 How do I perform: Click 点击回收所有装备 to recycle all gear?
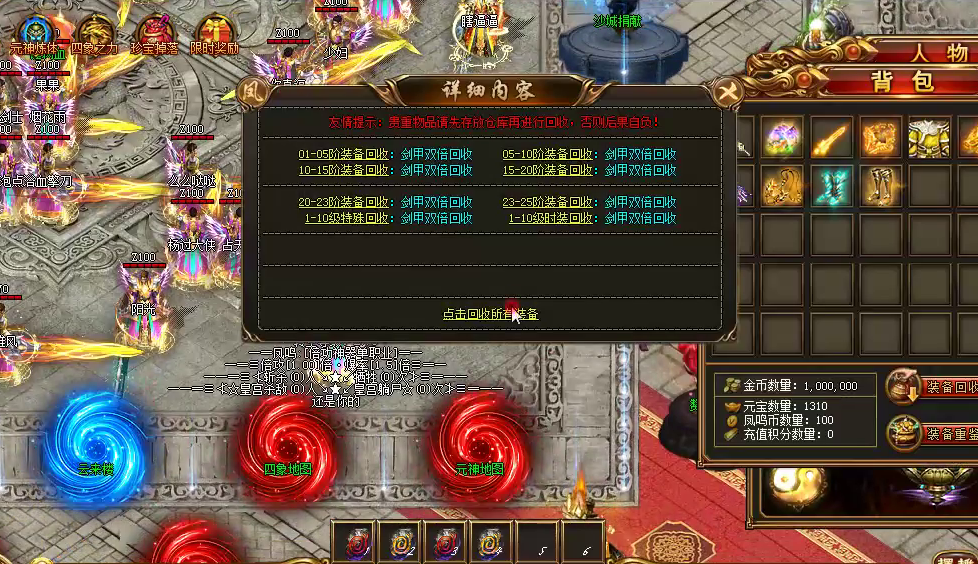[491, 314]
